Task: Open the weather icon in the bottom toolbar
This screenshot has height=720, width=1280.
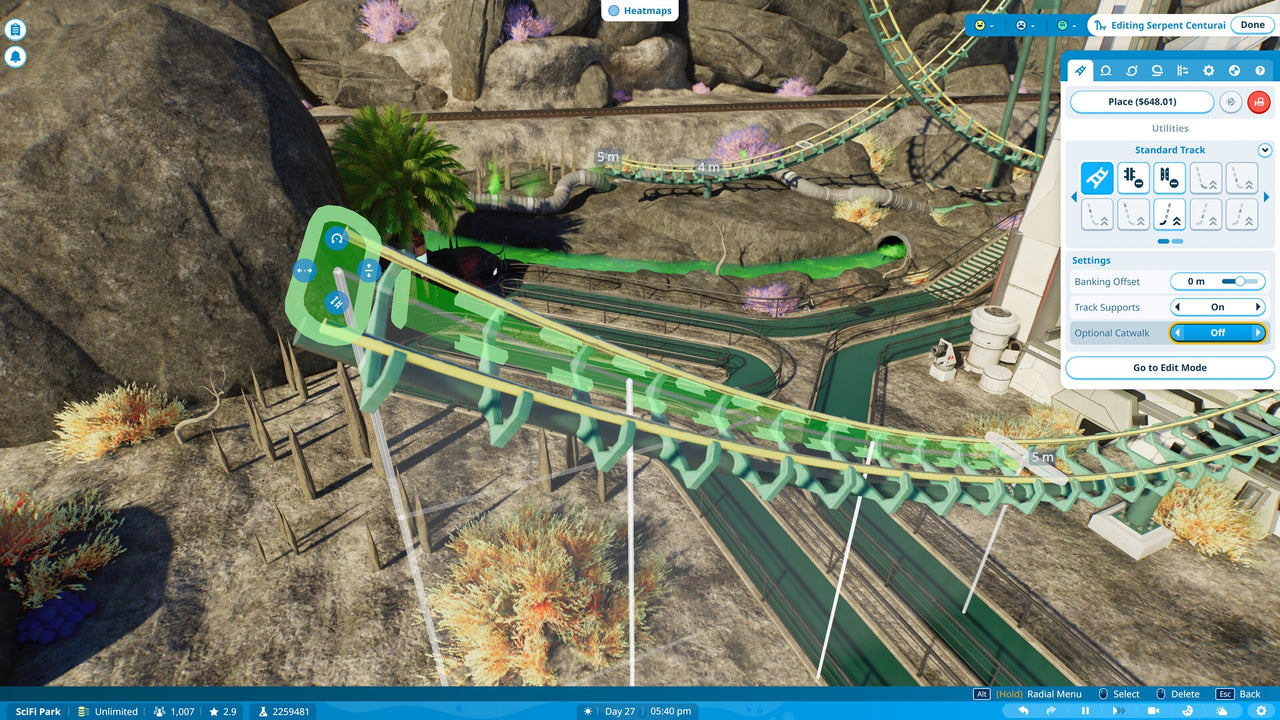Action: tap(1221, 710)
